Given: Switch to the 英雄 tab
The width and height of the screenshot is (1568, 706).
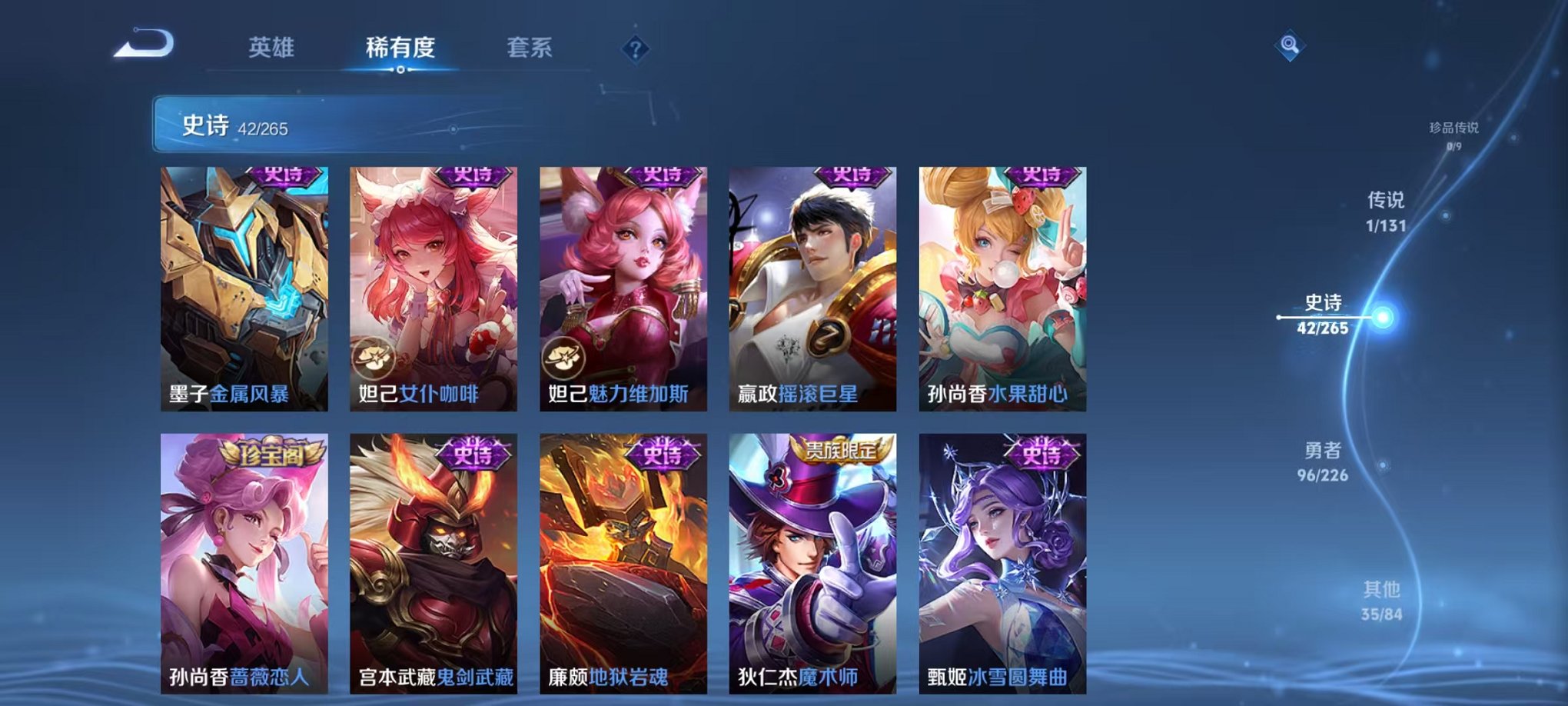Looking at the screenshot, I should tap(273, 48).
